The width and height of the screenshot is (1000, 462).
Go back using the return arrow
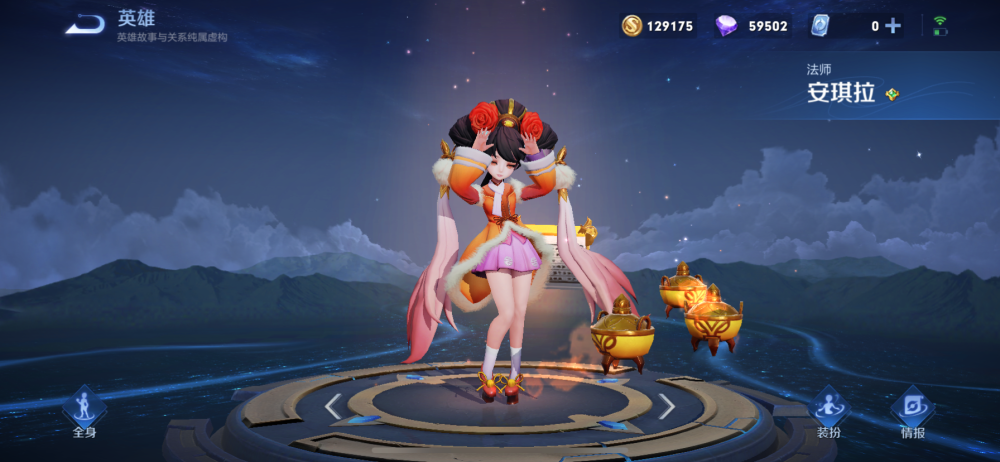[x=85, y=23]
